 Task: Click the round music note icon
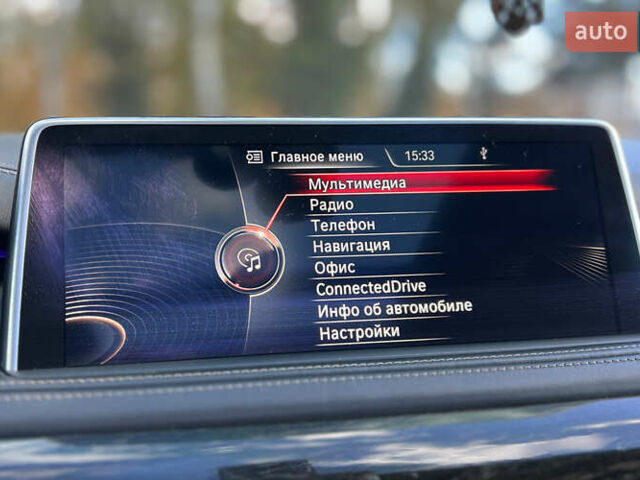(x=250, y=261)
